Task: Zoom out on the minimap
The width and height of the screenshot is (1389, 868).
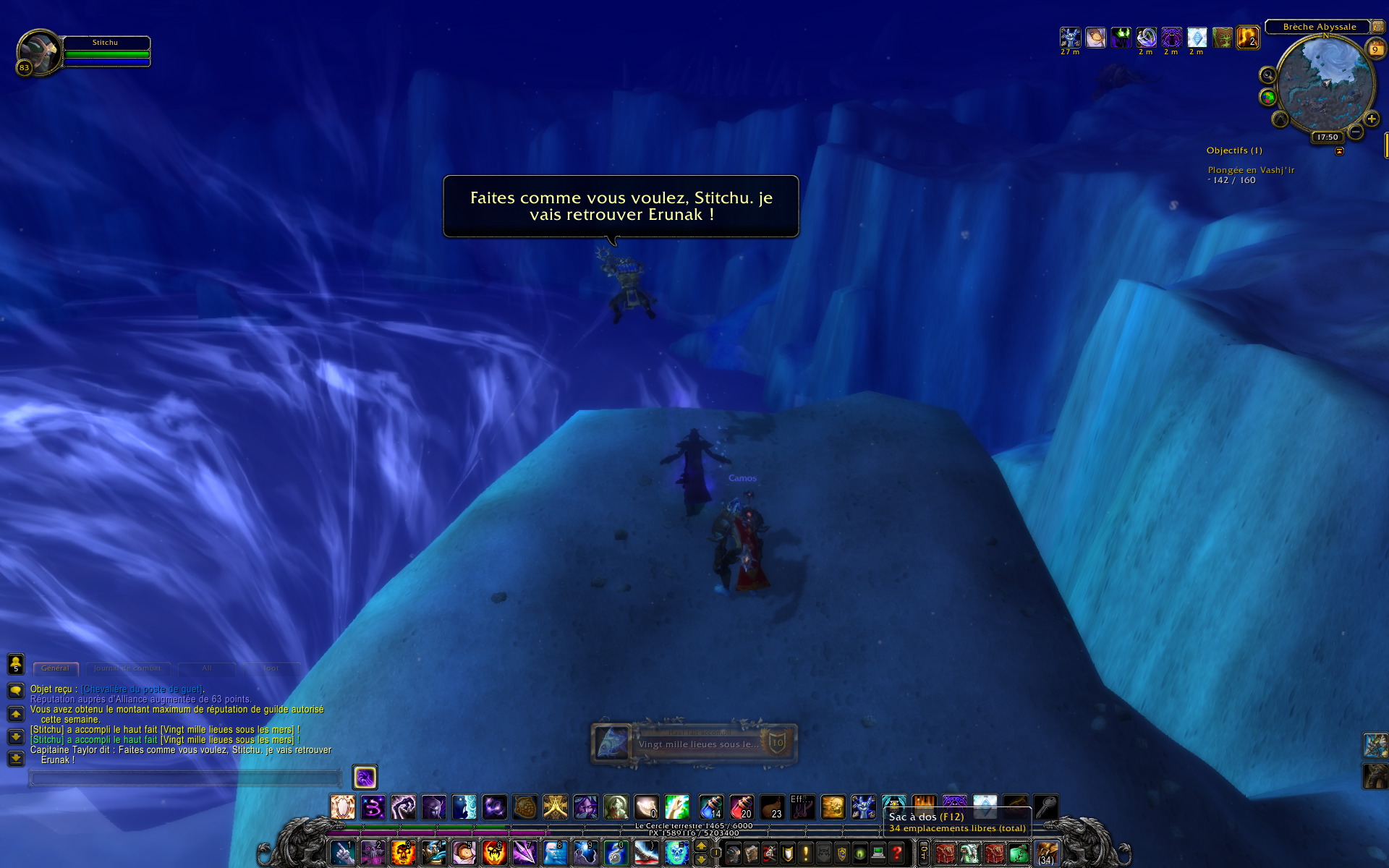Action: [1356, 132]
